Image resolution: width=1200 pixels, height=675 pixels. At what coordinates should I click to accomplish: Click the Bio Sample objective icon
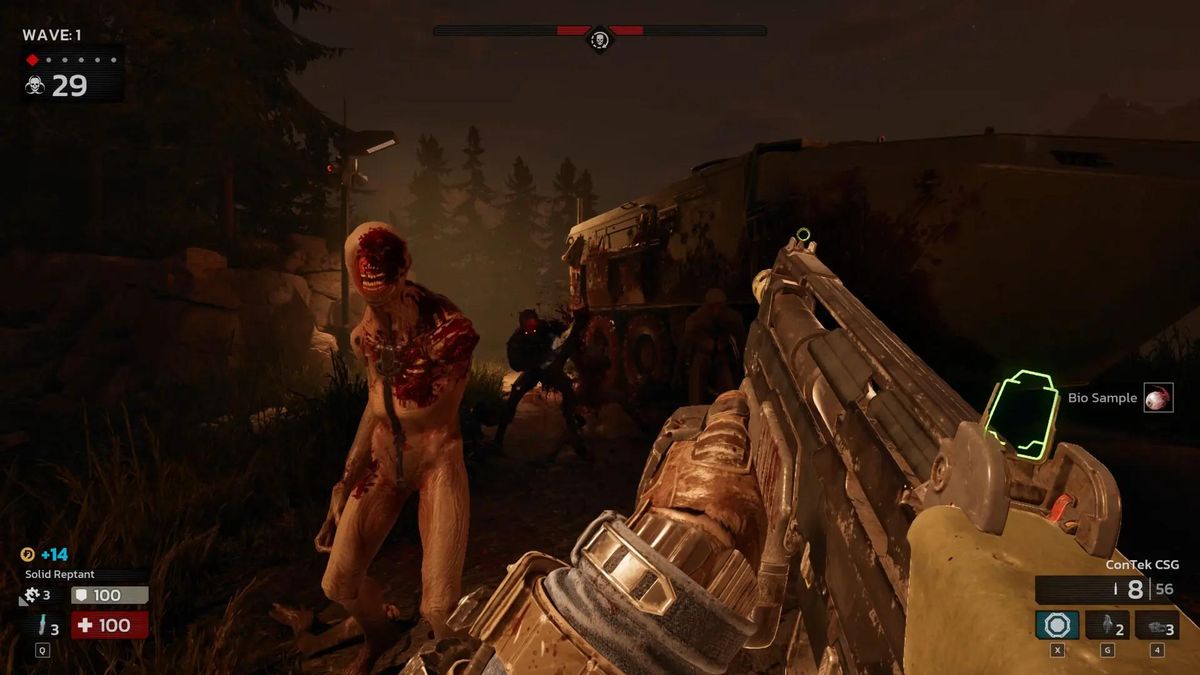[x=1158, y=398]
